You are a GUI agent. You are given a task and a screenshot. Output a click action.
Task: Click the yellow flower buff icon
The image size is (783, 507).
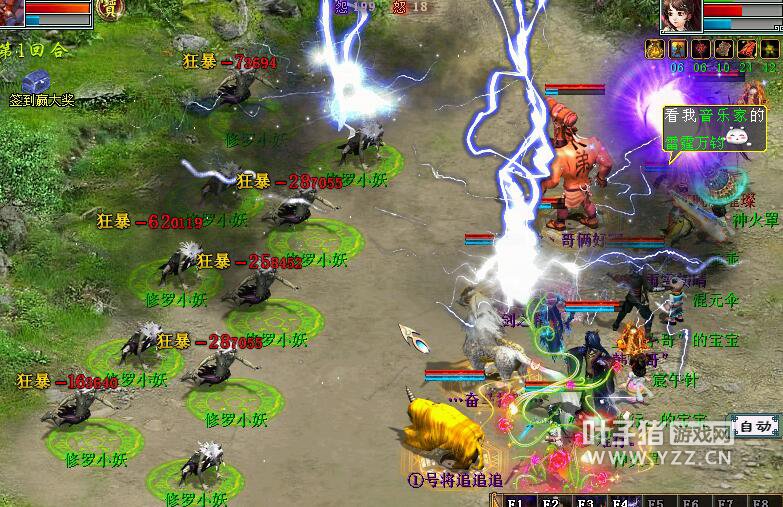point(770,49)
